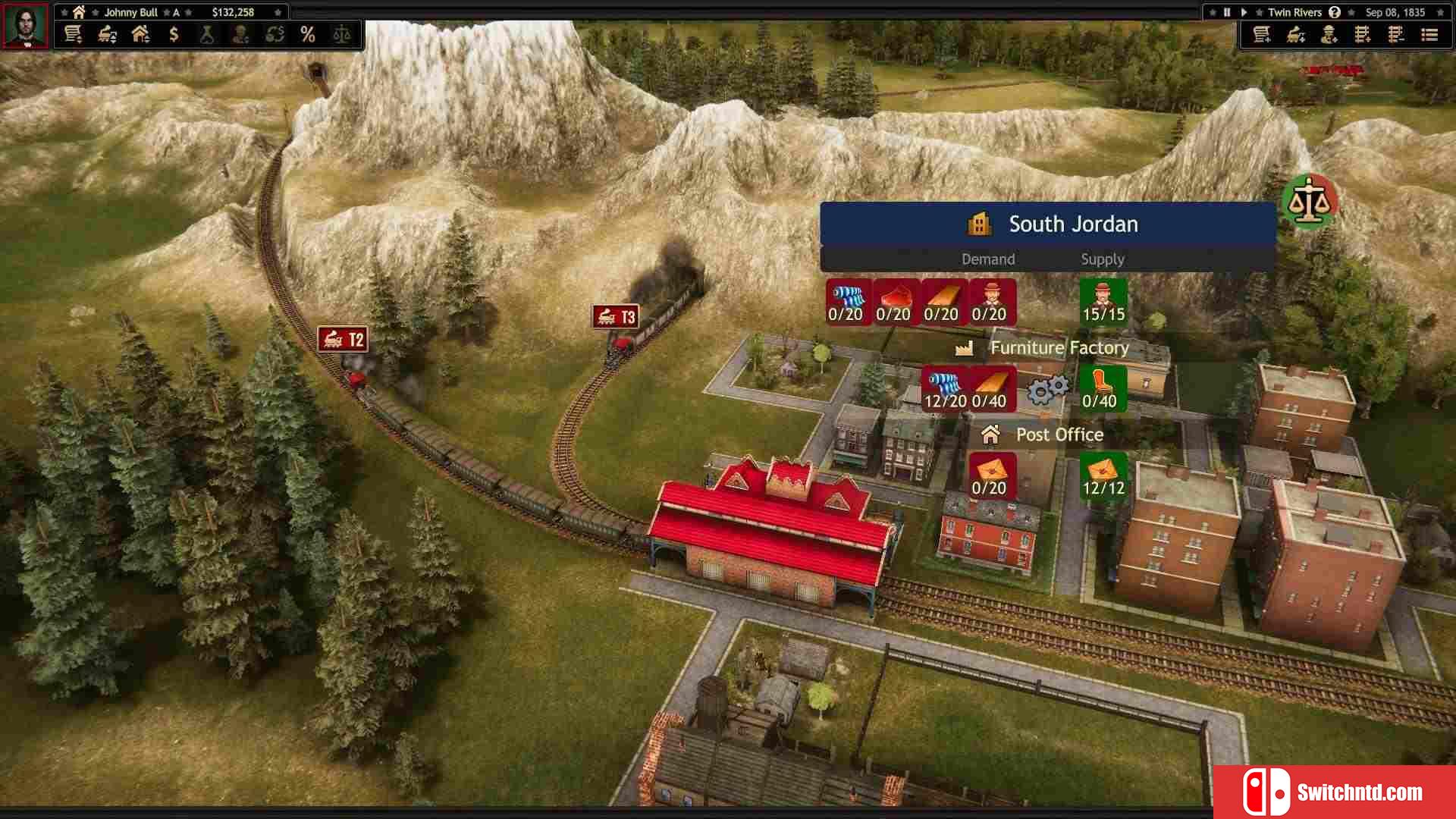This screenshot has height=819, width=1456.
Task: Click the scales badge beside South Jordan
Action: click(1310, 201)
